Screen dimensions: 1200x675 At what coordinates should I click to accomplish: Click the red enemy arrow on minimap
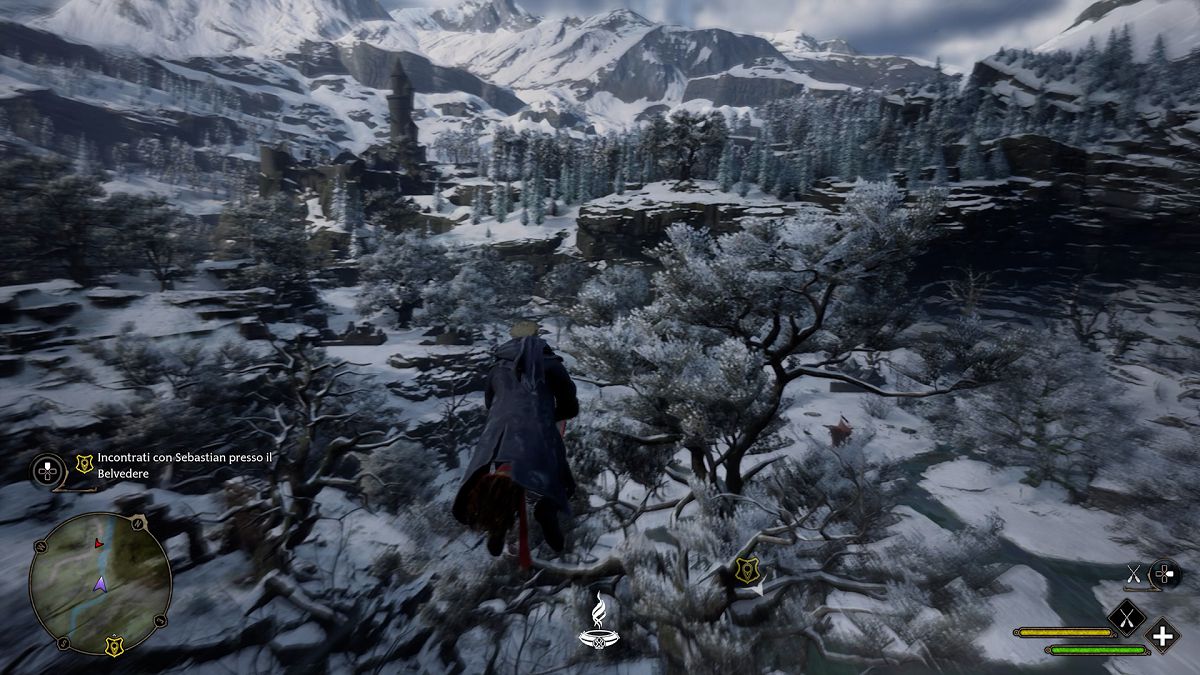pyautogui.click(x=97, y=543)
